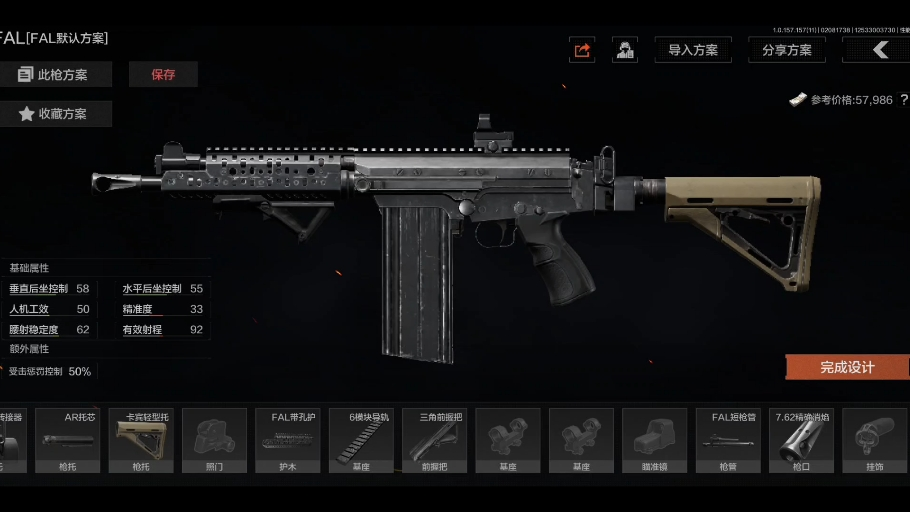Share this build with 分享方案
910x512 pixels.
click(786, 50)
